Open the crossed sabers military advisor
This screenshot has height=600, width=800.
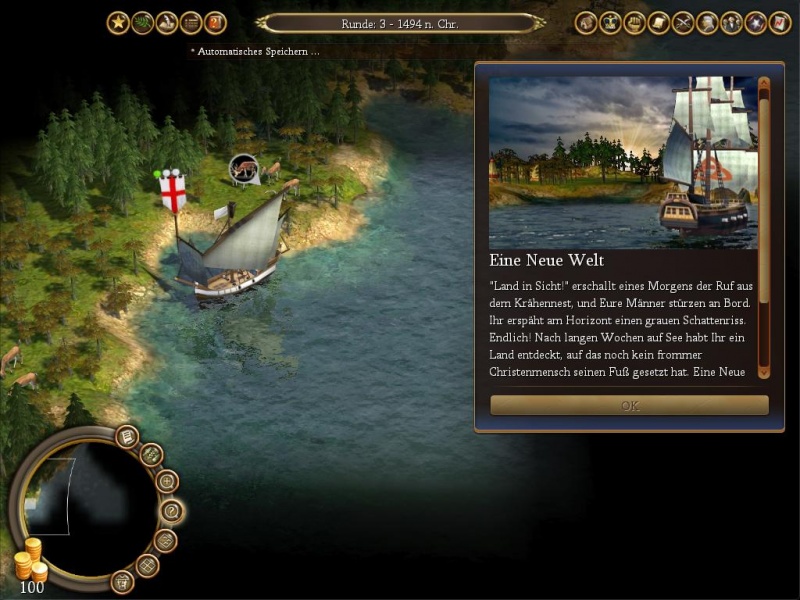(x=683, y=23)
